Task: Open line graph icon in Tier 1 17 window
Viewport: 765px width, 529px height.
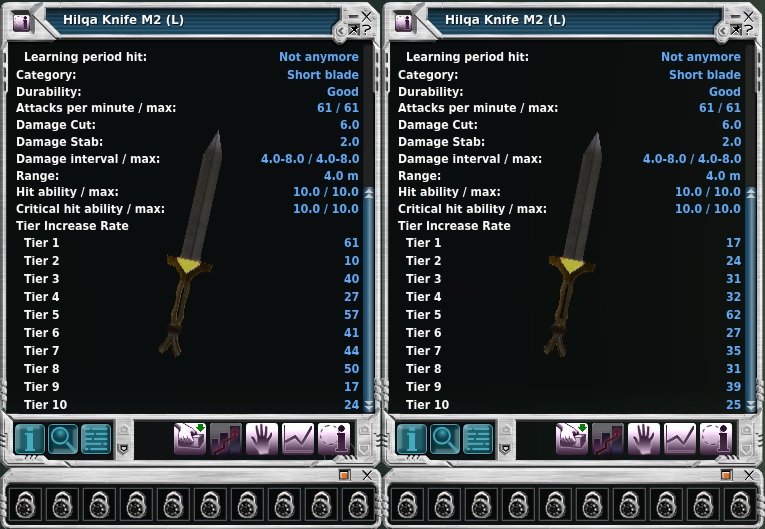Action: (680, 438)
